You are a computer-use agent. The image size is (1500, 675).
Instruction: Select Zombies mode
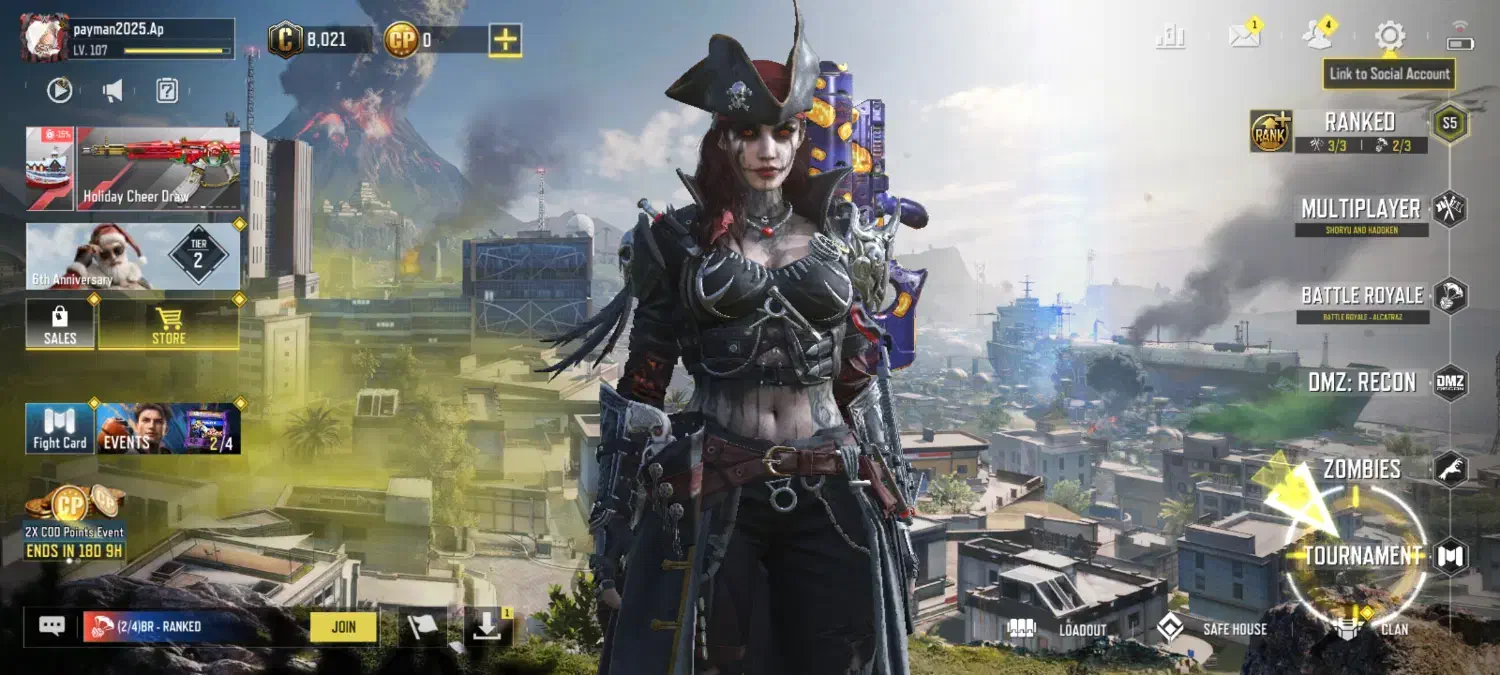1362,468
